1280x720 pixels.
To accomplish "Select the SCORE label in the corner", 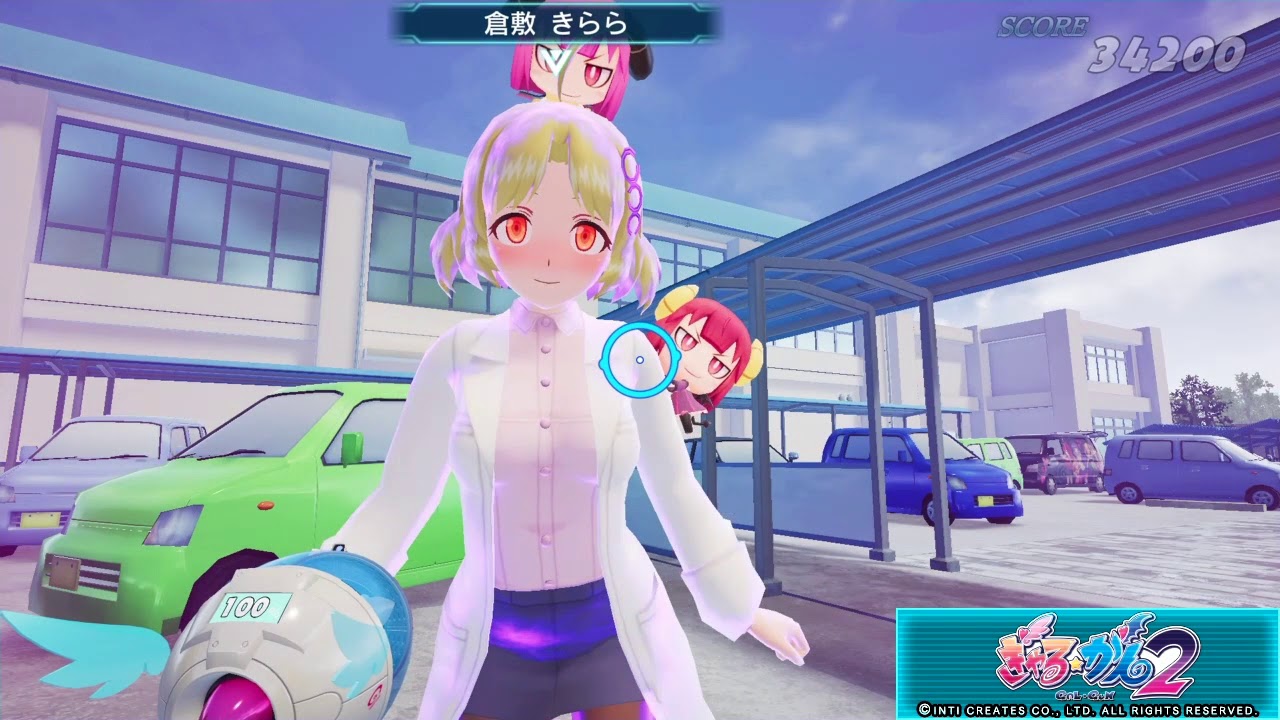I will [x=1042, y=26].
